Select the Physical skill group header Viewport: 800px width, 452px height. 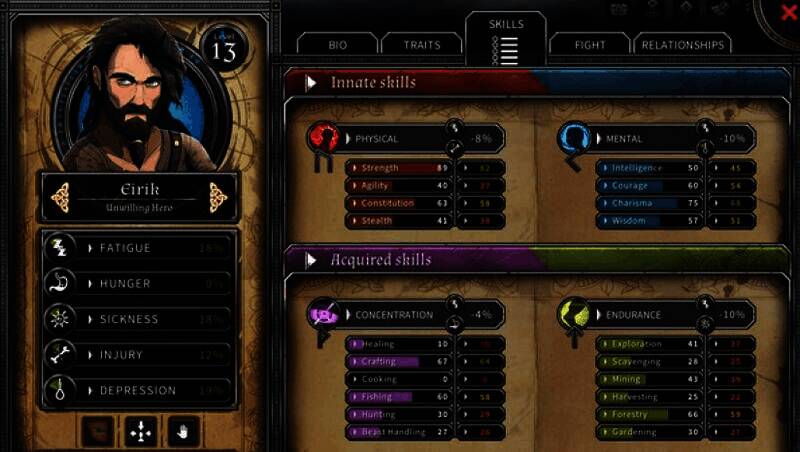point(390,138)
